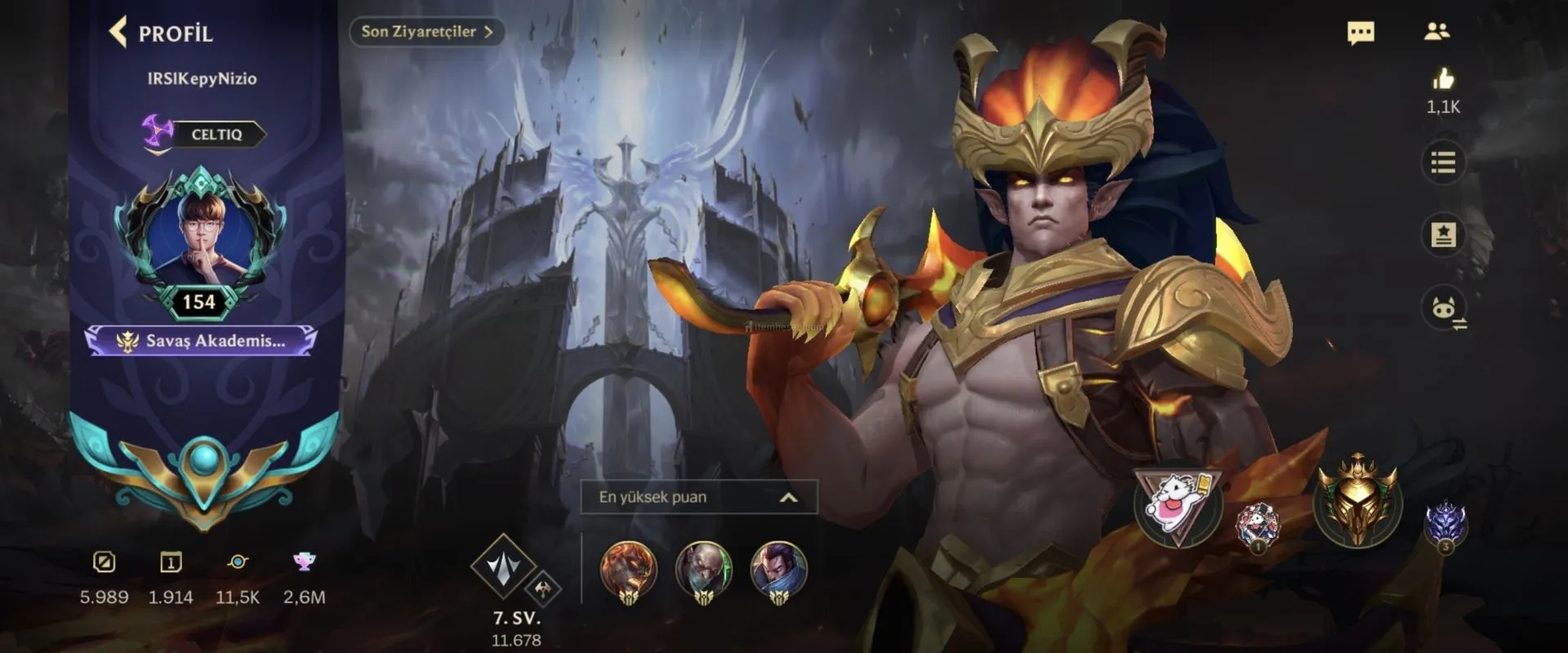View the dark-haired champion portrait
This screenshot has height=653, width=1568.
coord(778,570)
